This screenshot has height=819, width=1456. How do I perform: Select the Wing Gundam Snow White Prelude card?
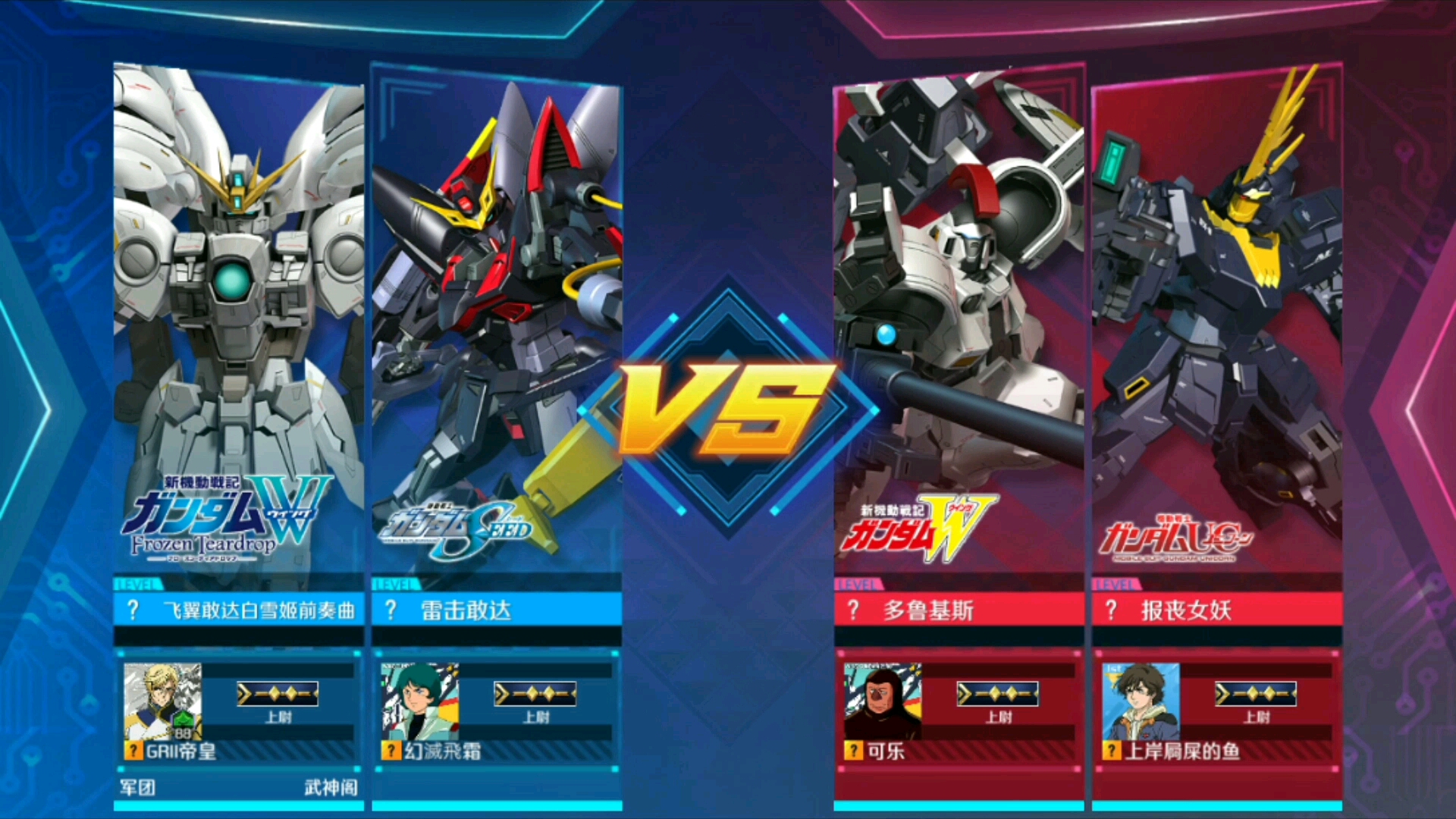coord(238,318)
